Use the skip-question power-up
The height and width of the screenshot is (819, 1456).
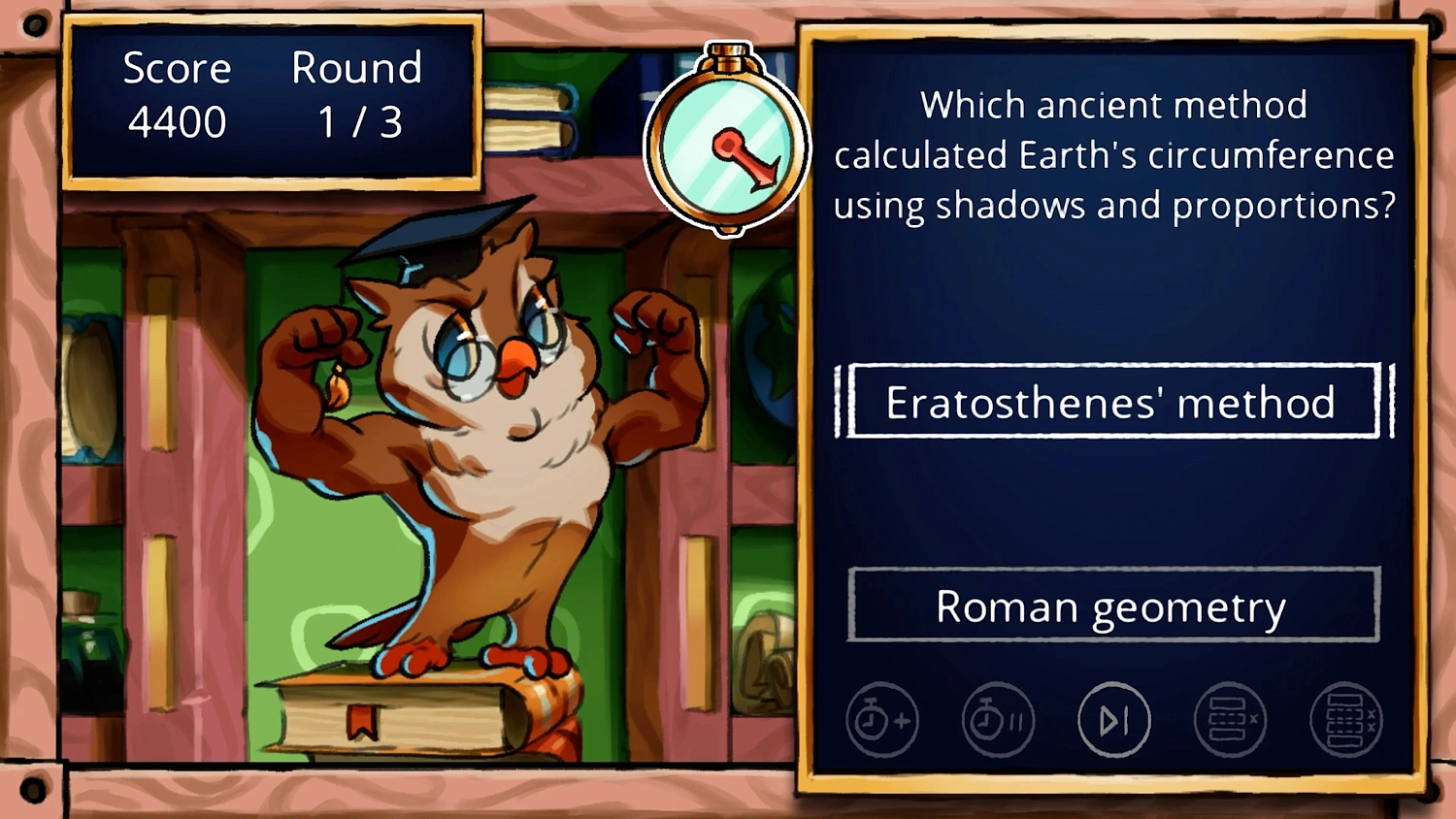point(1114,720)
